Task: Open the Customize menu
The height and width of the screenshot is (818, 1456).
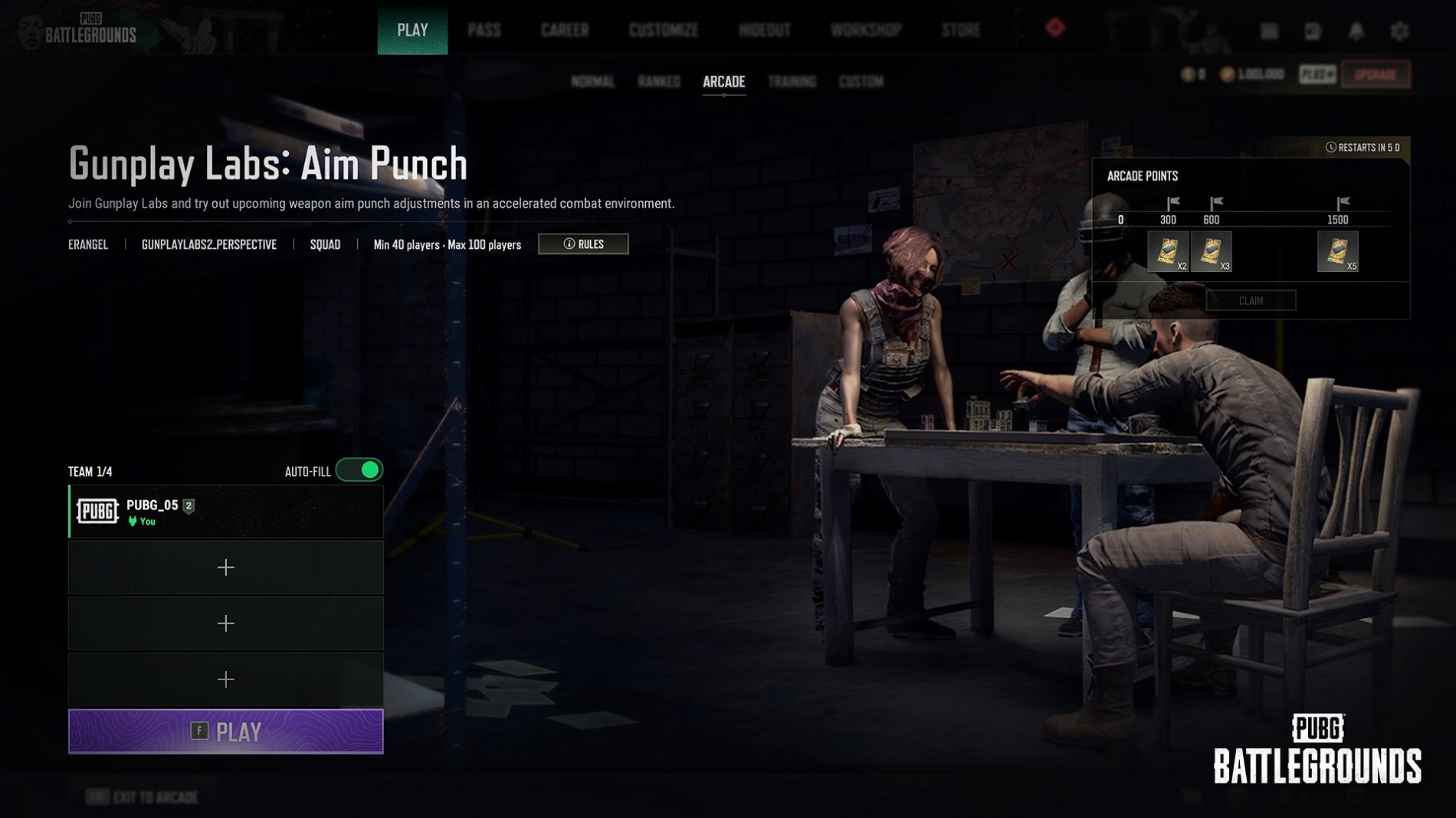Action: (x=664, y=31)
